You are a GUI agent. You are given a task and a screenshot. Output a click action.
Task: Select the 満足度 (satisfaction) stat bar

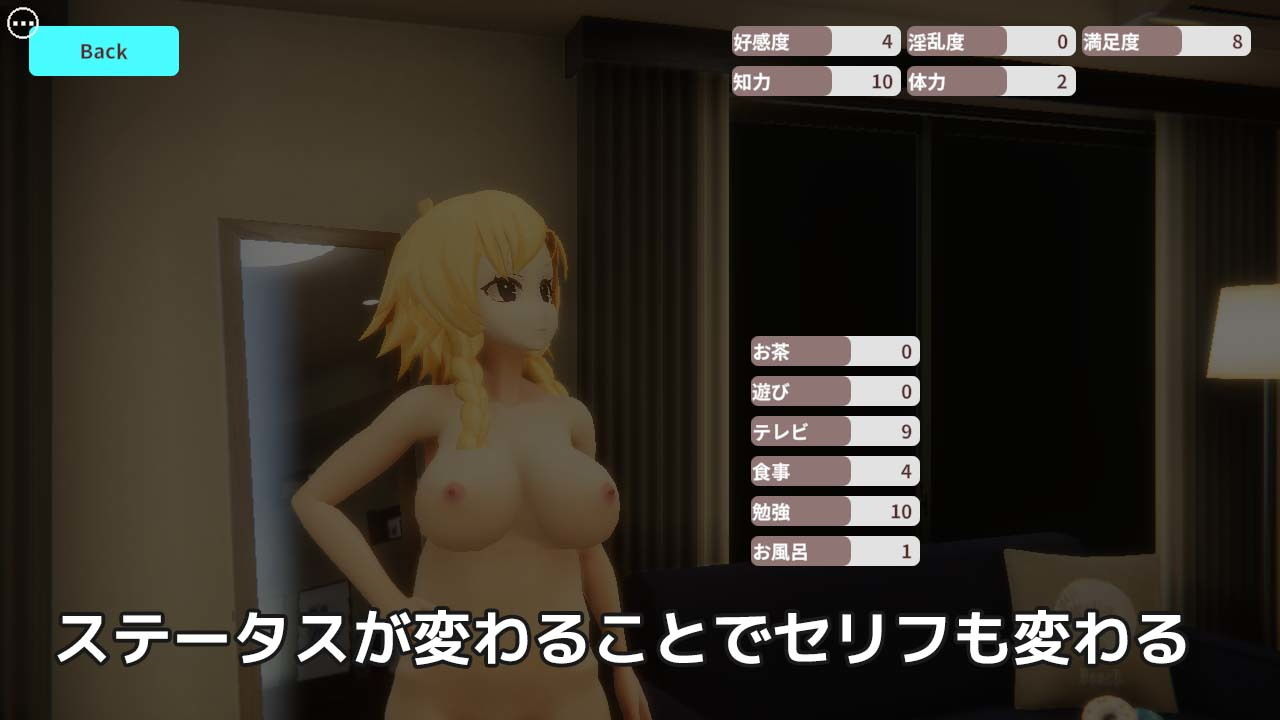coord(1165,42)
